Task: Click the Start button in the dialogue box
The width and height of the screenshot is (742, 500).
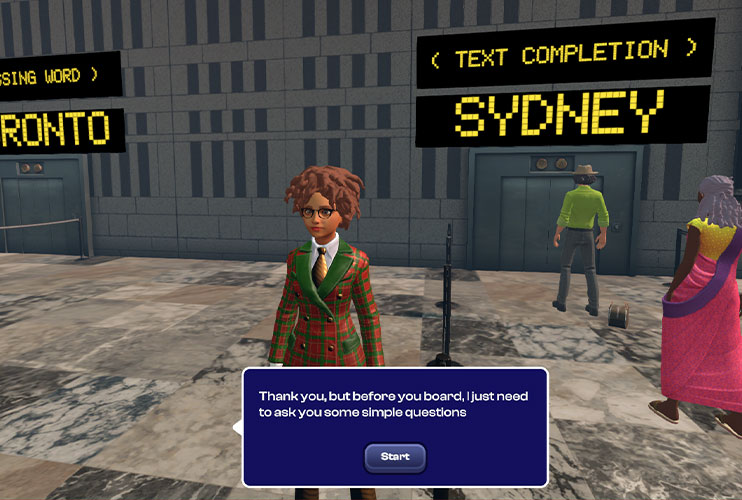Action: point(395,457)
